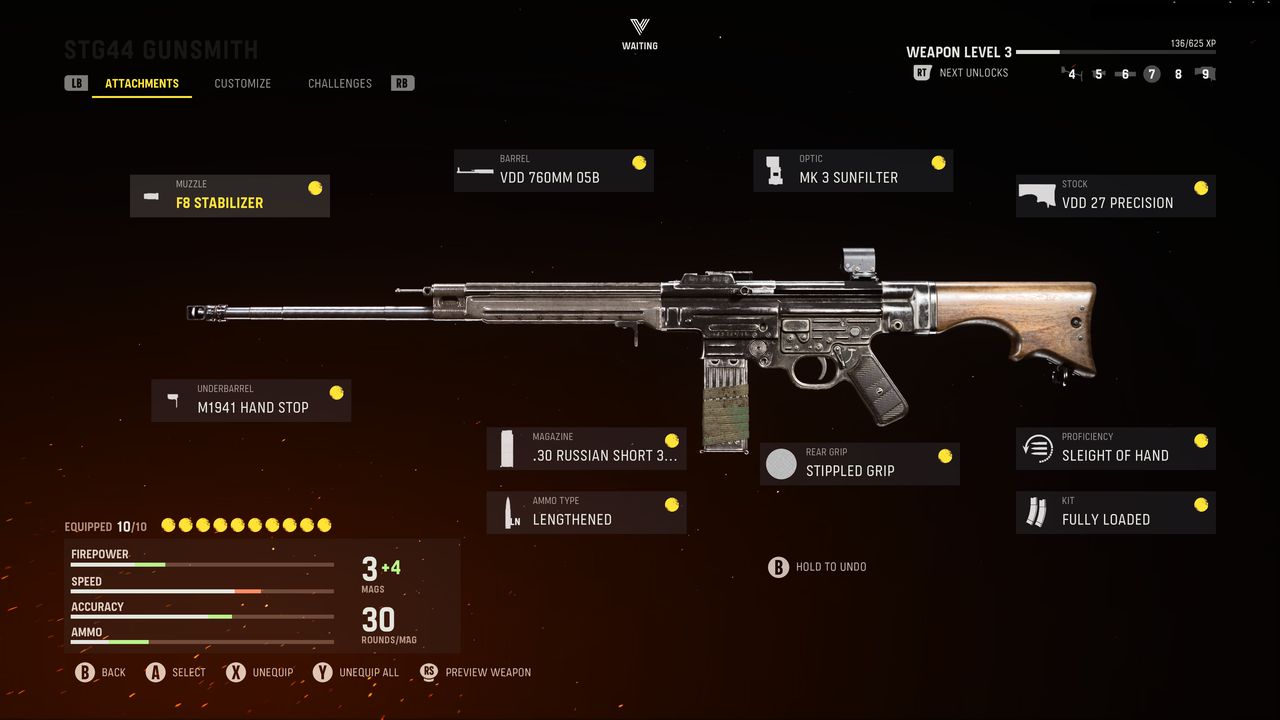Viewport: 1280px width, 720px height.
Task: Open the M1941 Hand Stop underbarrel slot
Action: pos(251,401)
